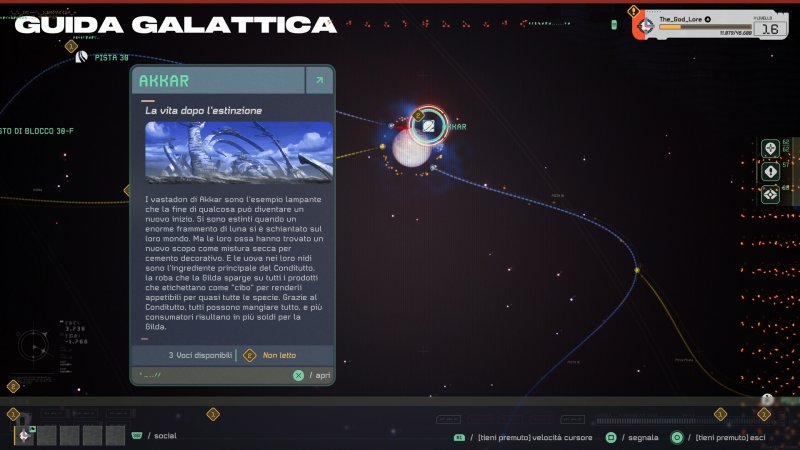Screen dimensions: 800x450
Task: Click the bottom four-diamond side panel icon
Action: click(770, 194)
